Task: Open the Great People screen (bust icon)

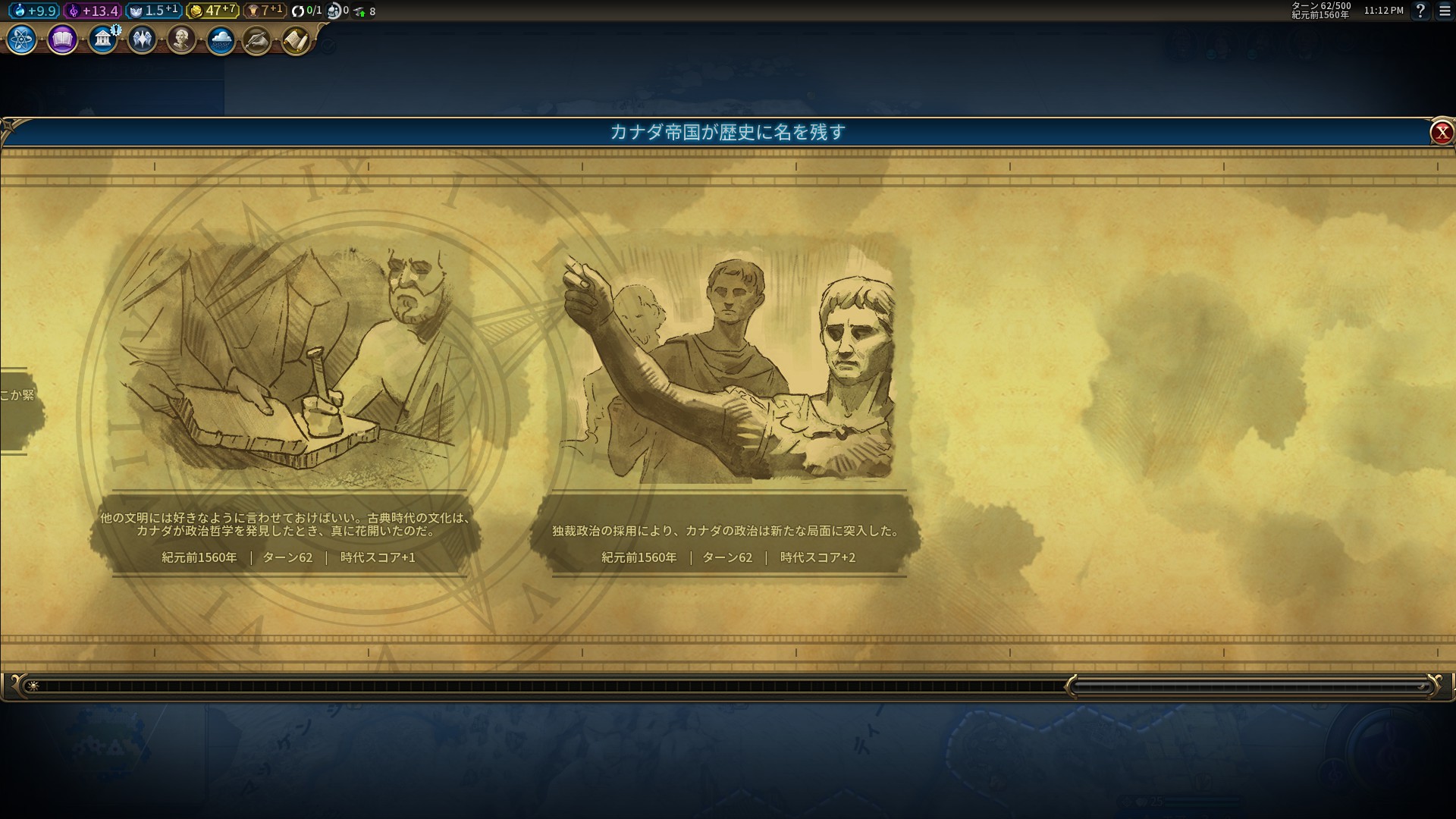Action: coord(181,39)
